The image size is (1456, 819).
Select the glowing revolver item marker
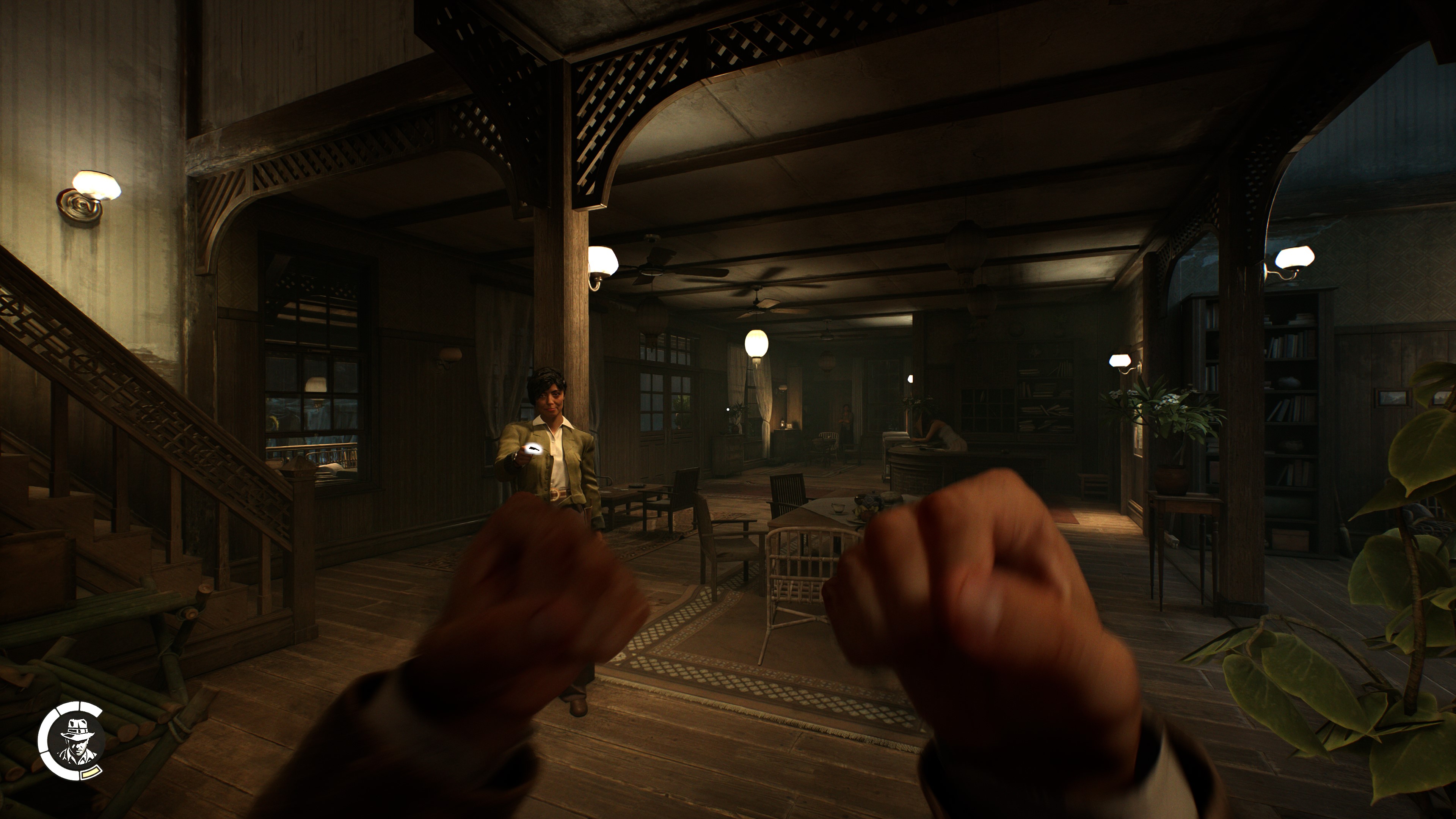click(x=532, y=448)
